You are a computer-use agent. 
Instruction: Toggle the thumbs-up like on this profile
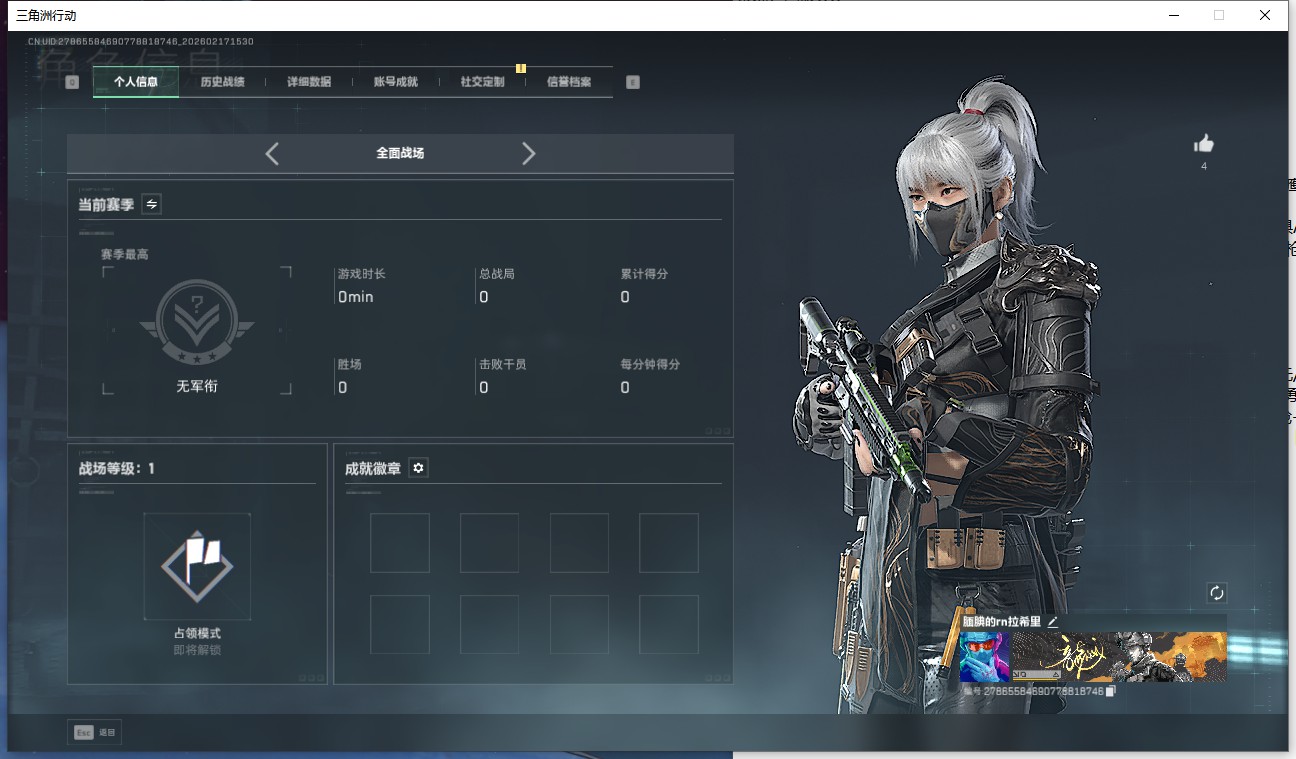coord(1203,144)
